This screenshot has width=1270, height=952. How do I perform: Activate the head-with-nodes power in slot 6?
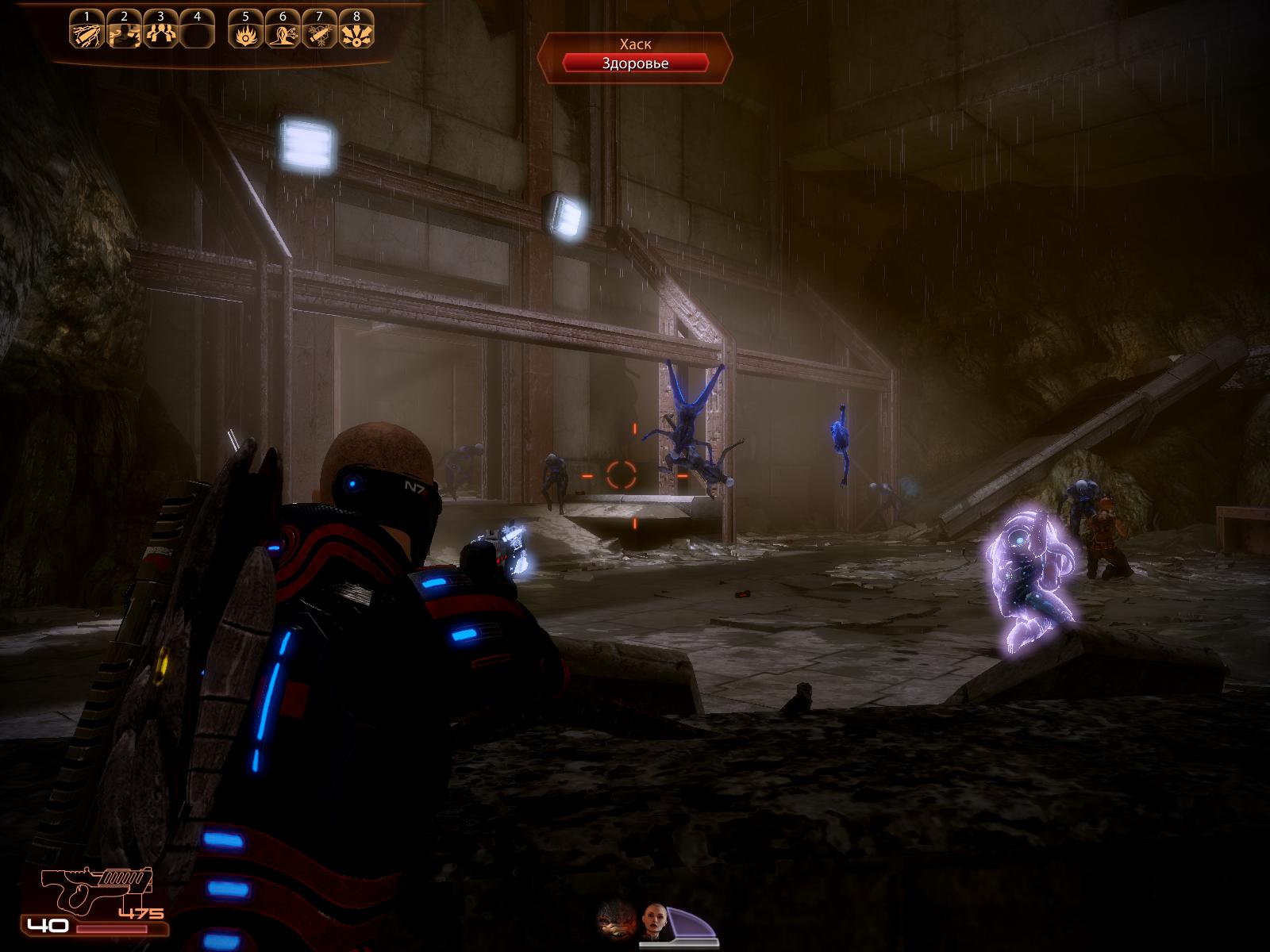pos(283,33)
